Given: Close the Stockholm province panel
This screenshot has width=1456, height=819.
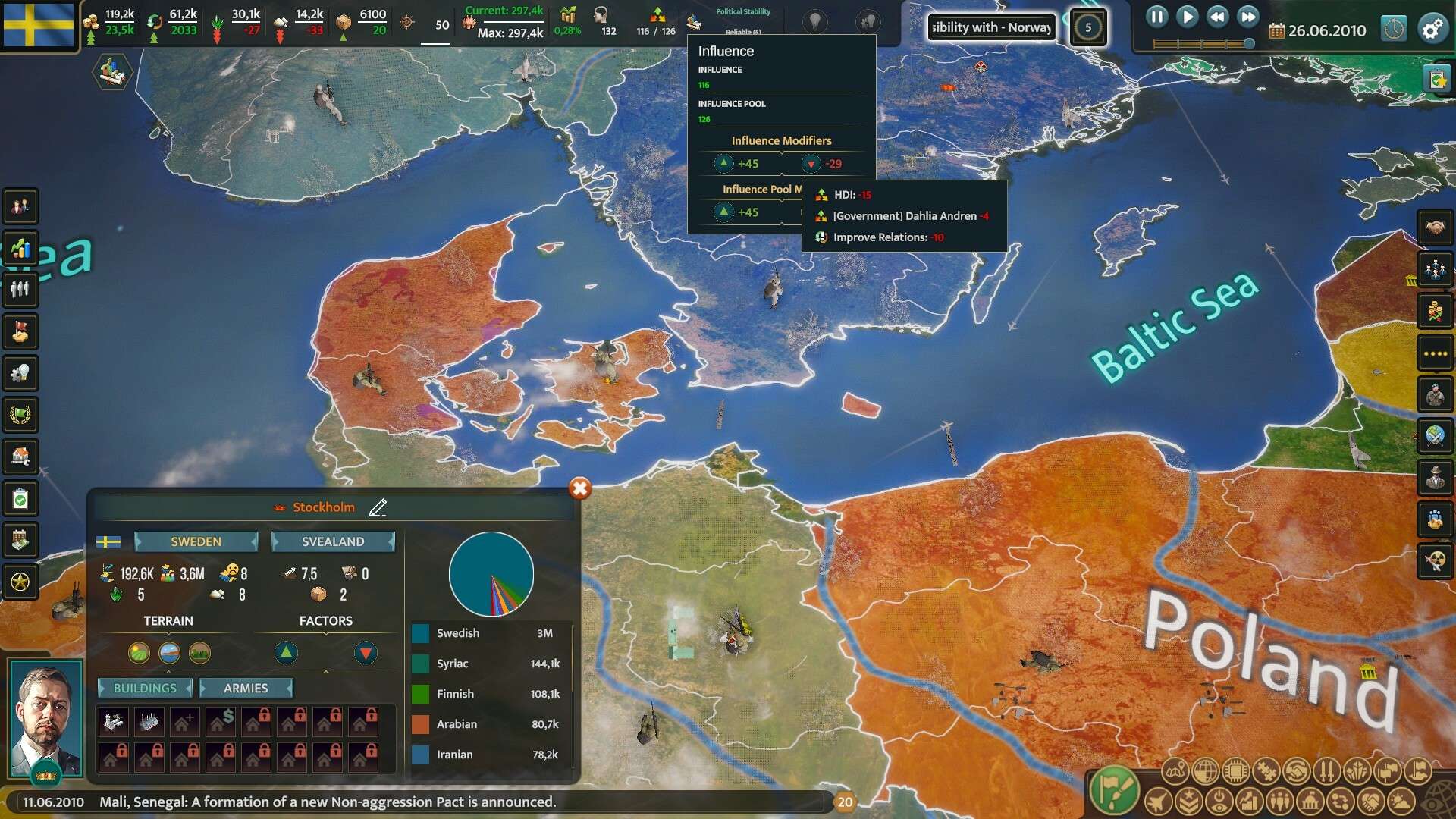Looking at the screenshot, I should pos(580,489).
